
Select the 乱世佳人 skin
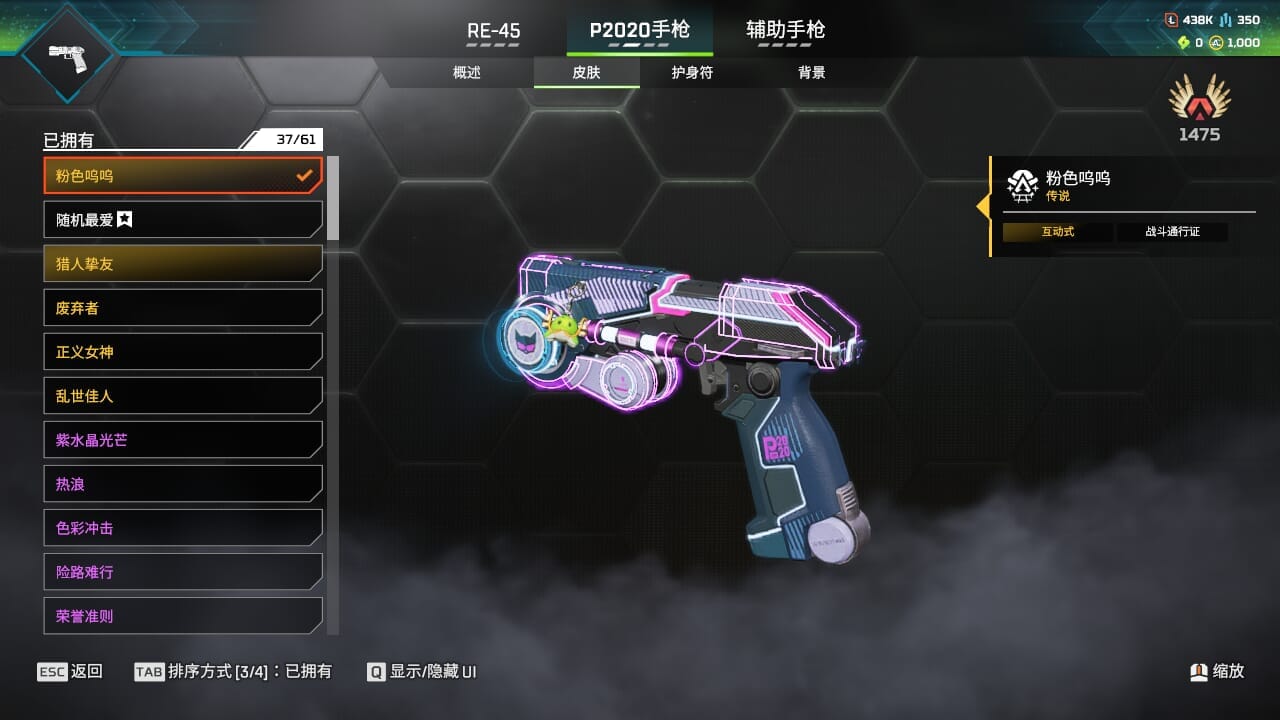click(x=183, y=396)
